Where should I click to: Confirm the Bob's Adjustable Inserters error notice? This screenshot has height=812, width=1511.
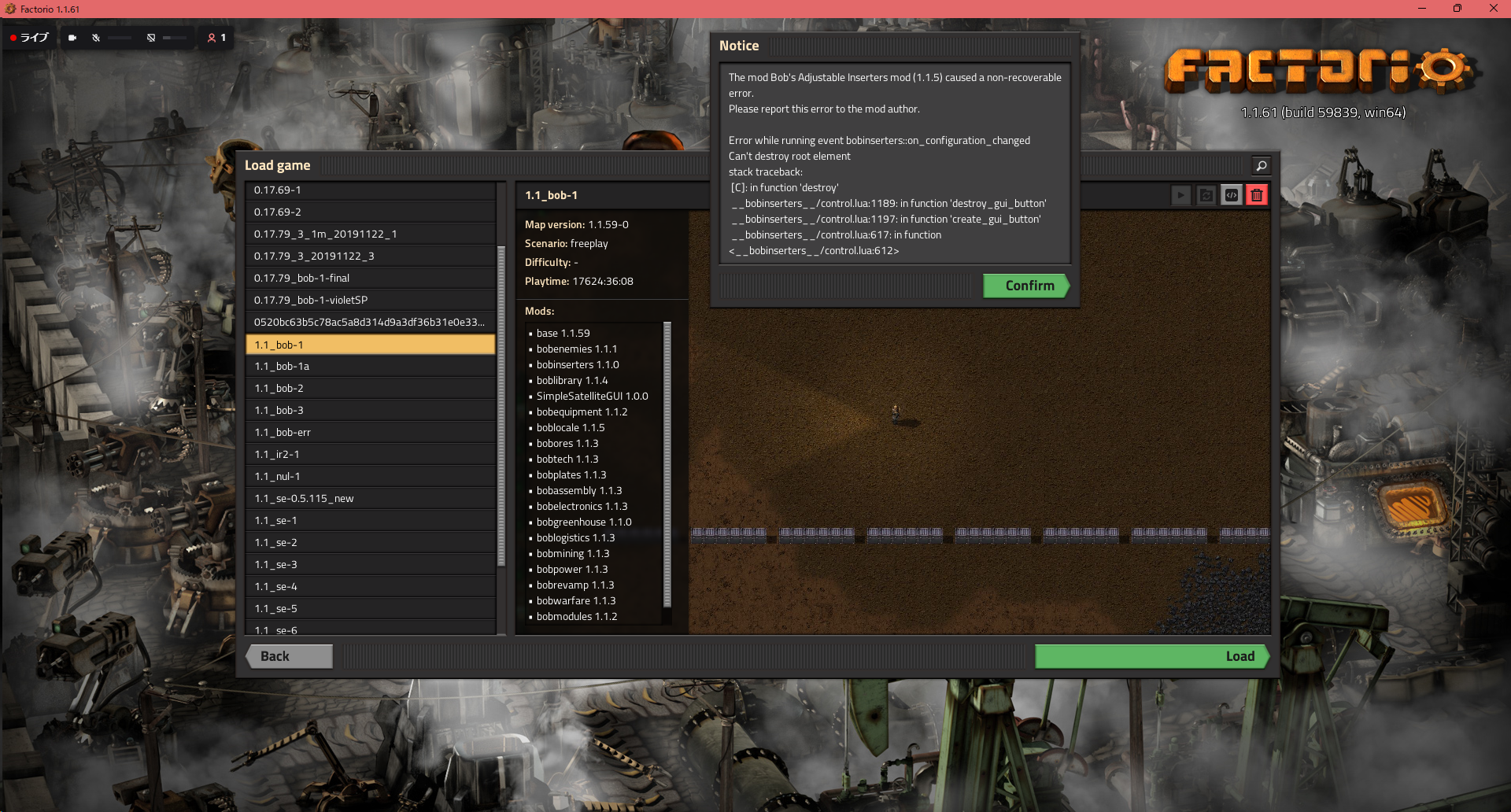tap(1026, 286)
